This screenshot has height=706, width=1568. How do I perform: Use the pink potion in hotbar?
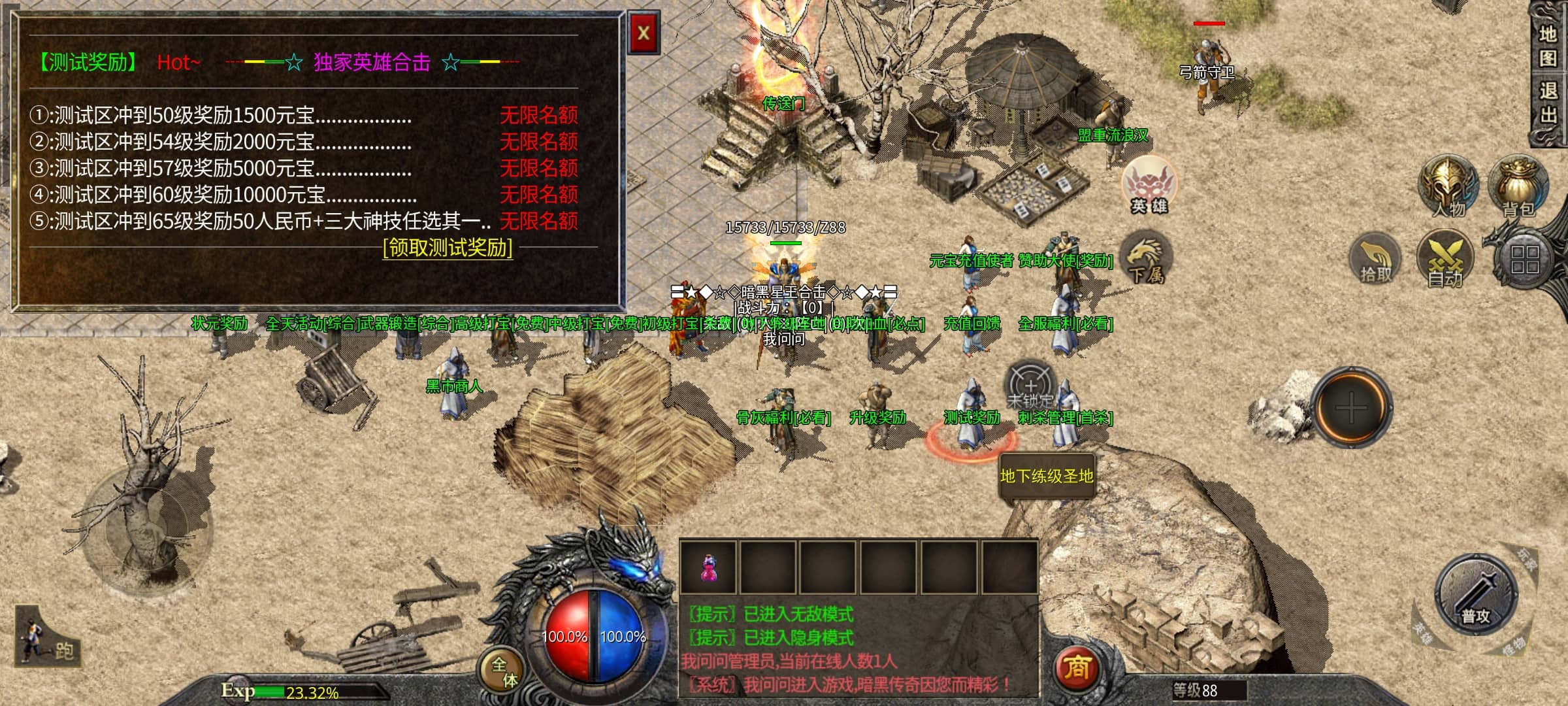point(708,567)
